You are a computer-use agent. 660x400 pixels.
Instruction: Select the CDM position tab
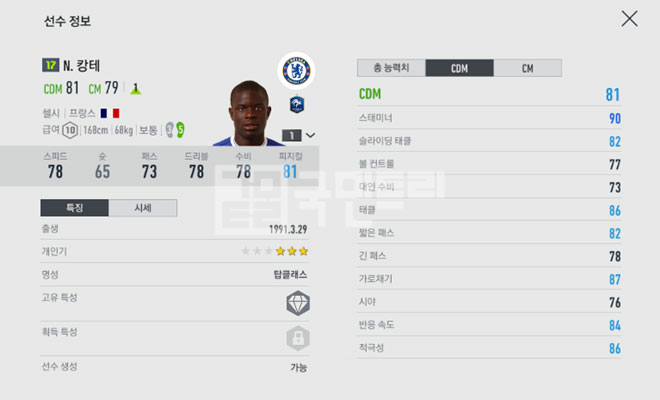click(x=459, y=68)
